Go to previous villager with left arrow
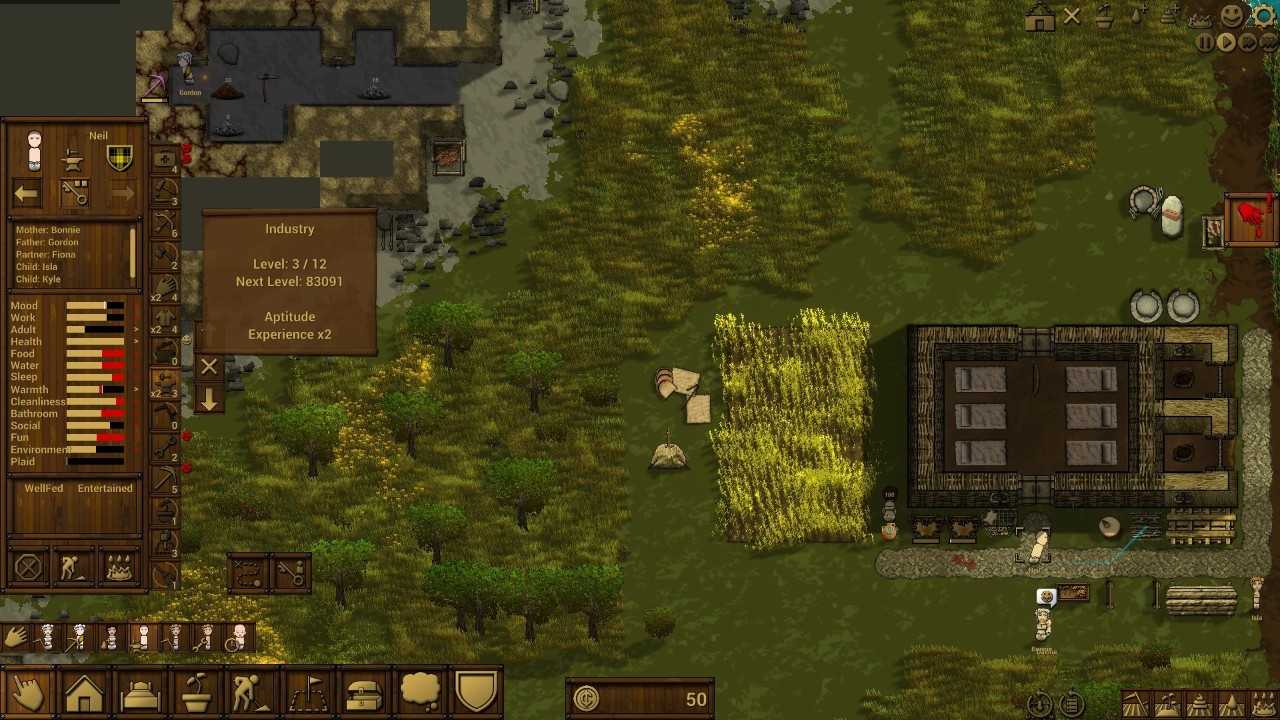1280x720 pixels. click(x=27, y=194)
